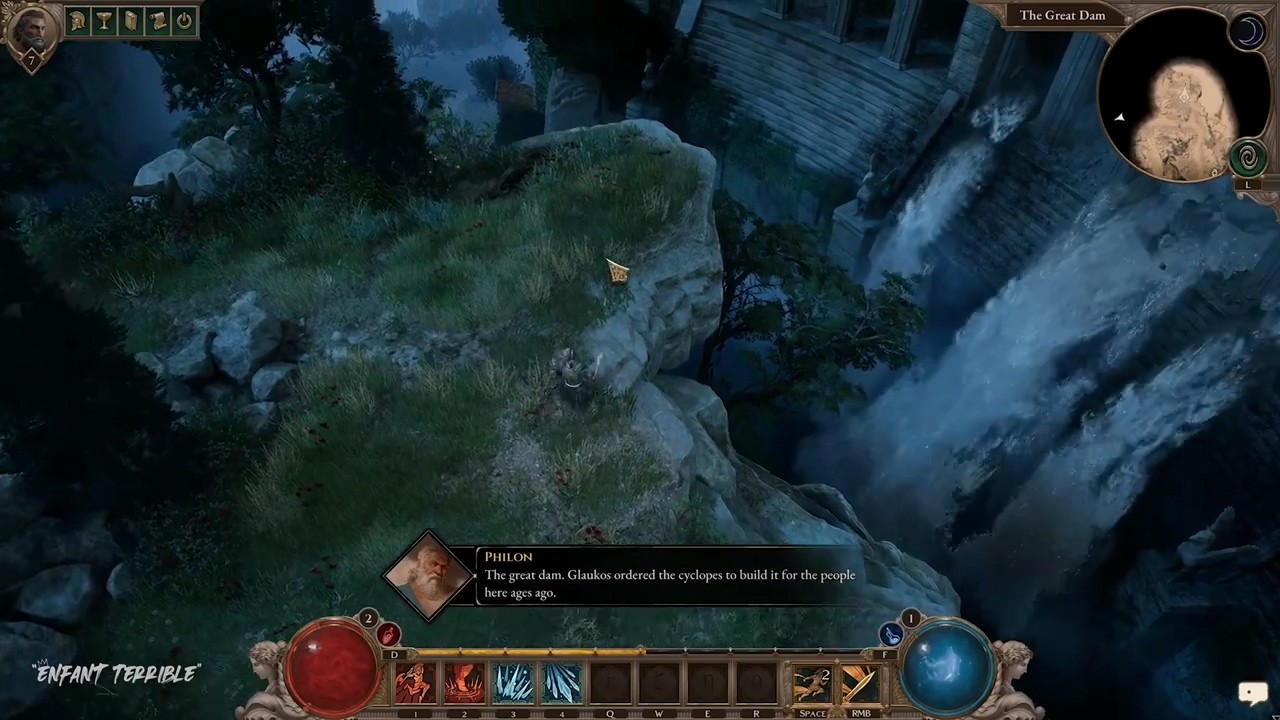1280x720 pixels.
Task: Click Philon's dialogue portrait
Action: click(x=429, y=575)
